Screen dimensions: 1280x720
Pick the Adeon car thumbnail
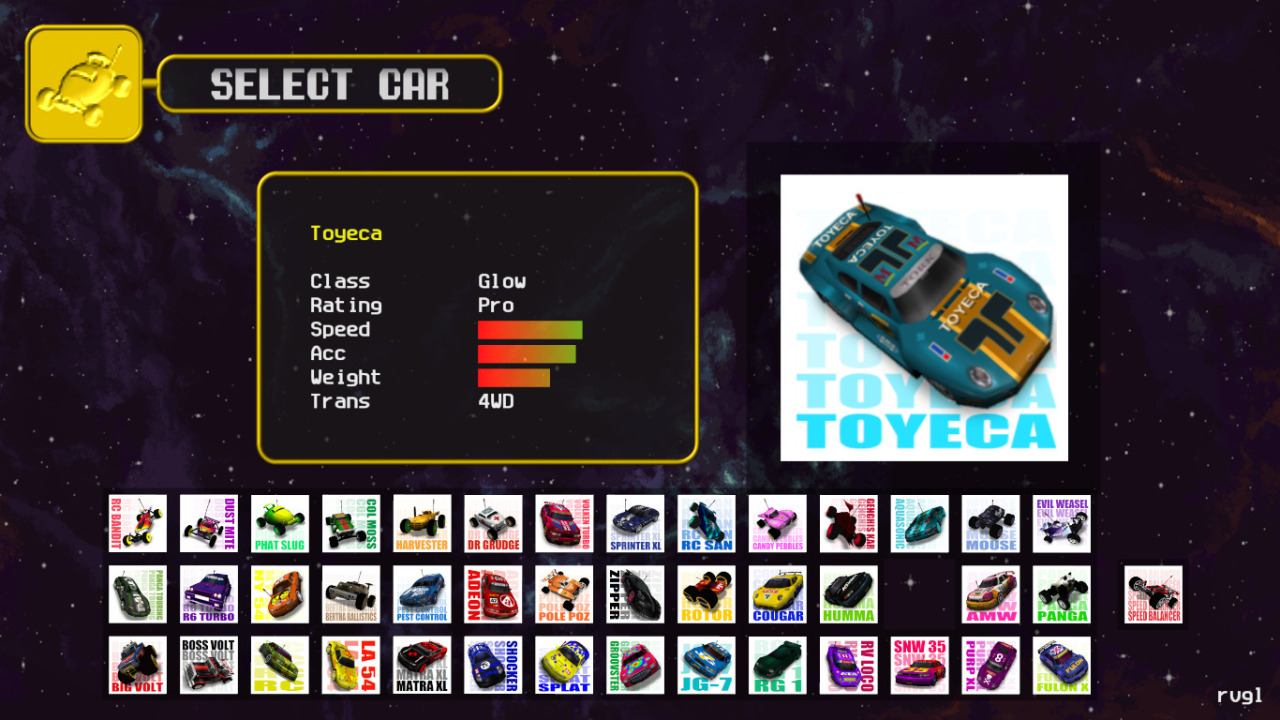click(493, 594)
